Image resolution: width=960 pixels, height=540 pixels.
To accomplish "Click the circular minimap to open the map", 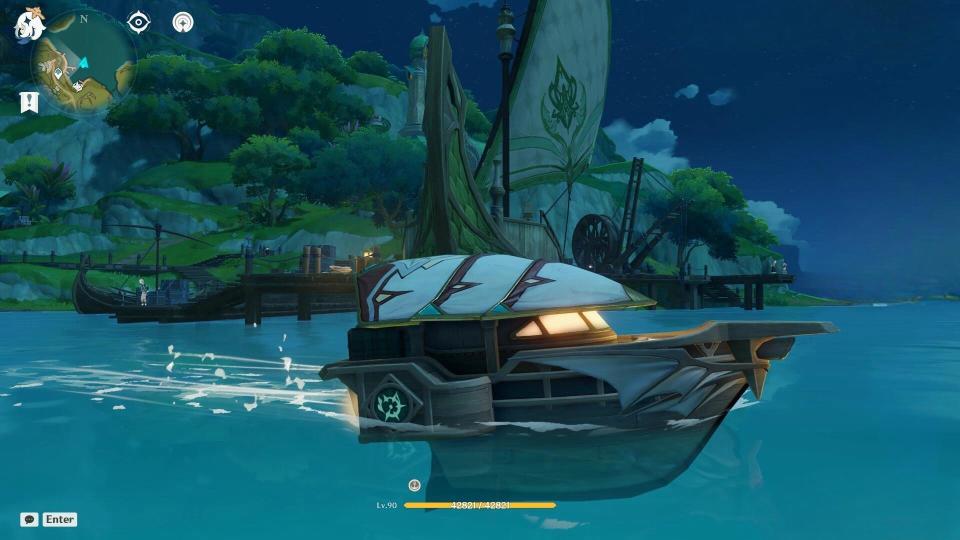I will click(84, 64).
